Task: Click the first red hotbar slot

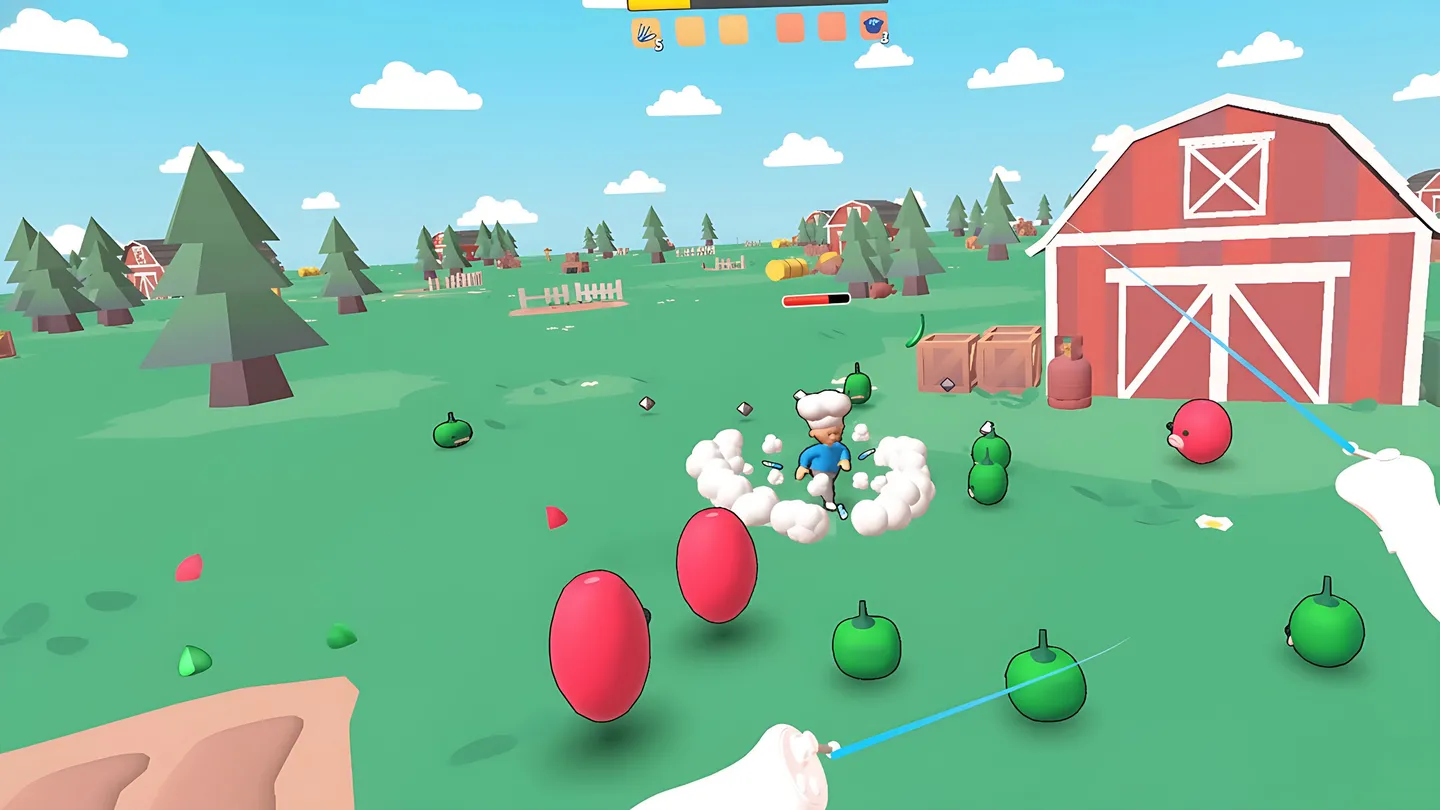Action: tap(790, 28)
